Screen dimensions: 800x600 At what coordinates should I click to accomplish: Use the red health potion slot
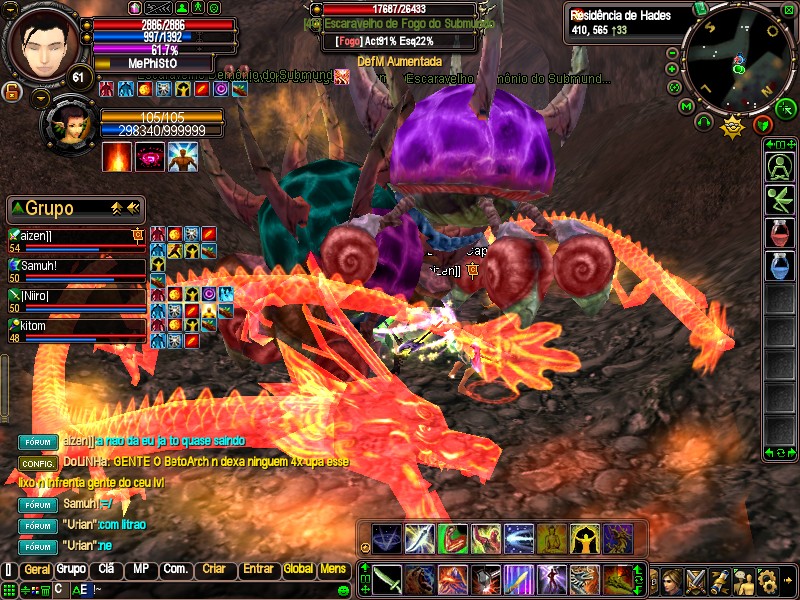[x=779, y=233]
